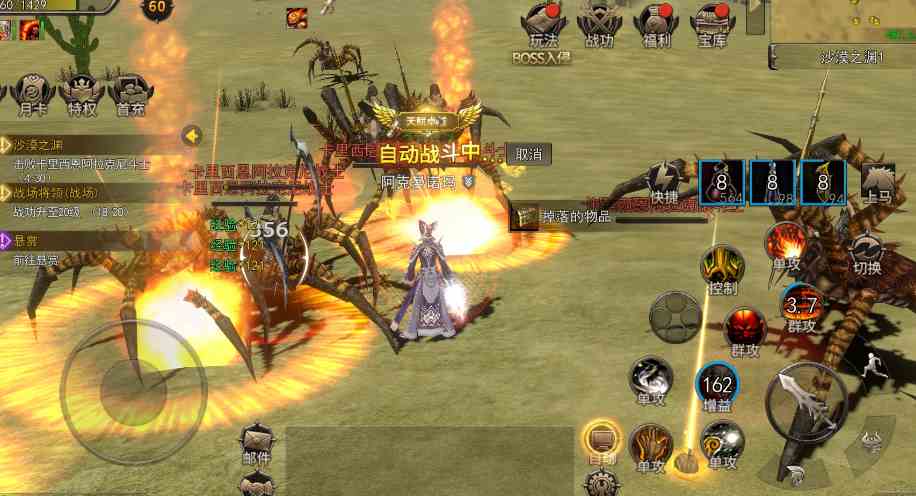Image resolution: width=916 pixels, height=496 pixels.
Task: Toggle the 自动 auto-battle button
Action: coord(602,442)
